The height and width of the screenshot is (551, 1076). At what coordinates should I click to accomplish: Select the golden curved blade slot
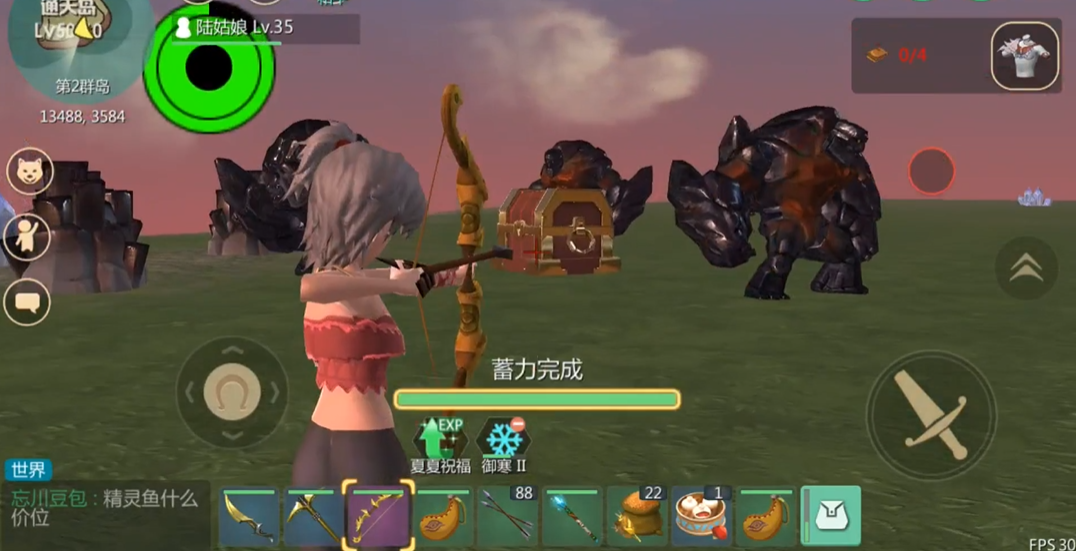[x=249, y=518]
